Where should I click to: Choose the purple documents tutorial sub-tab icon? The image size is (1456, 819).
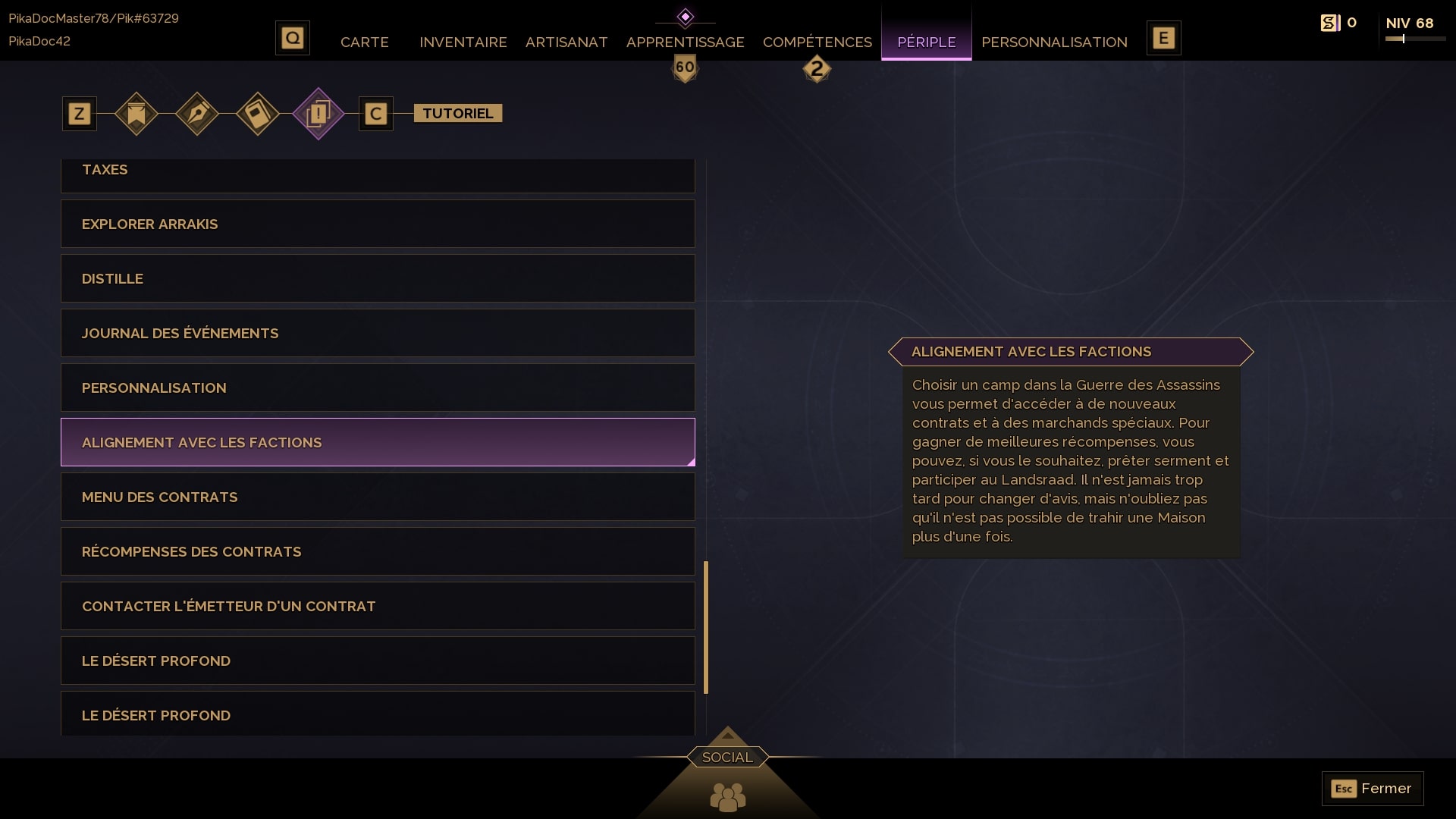point(318,114)
